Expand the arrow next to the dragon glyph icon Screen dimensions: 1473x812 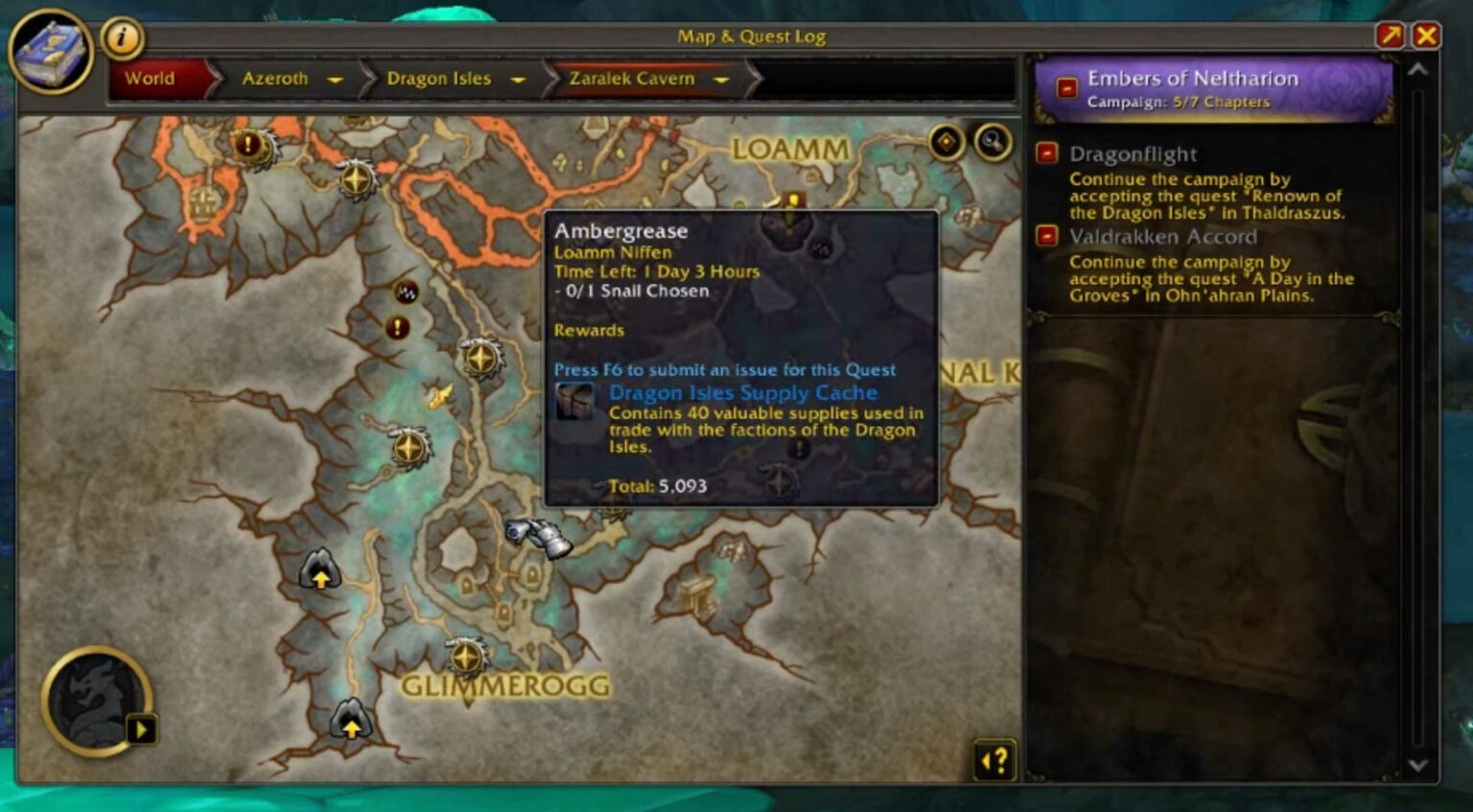142,731
